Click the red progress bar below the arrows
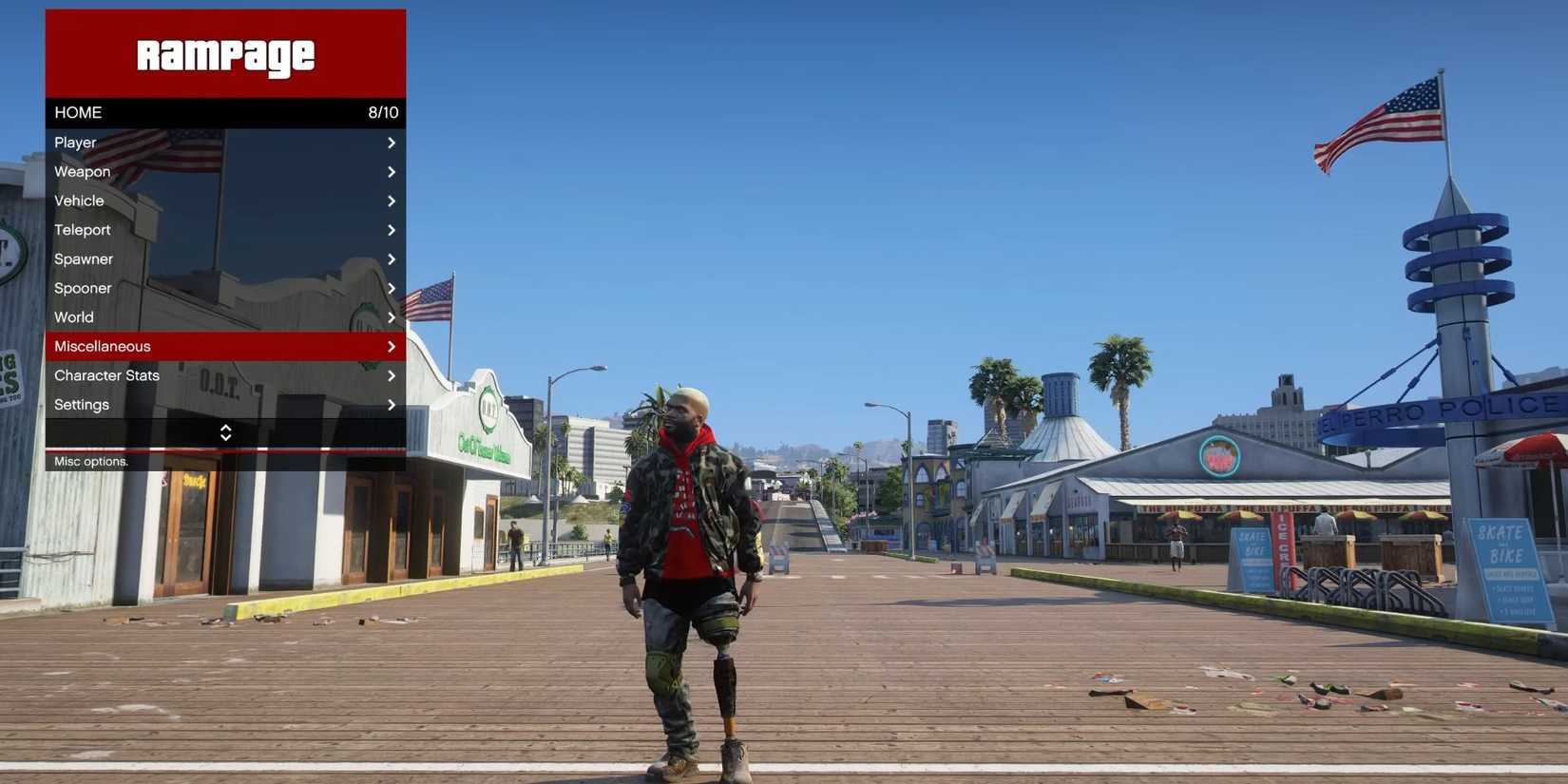Viewport: 1568px width, 784px height. 225,449
